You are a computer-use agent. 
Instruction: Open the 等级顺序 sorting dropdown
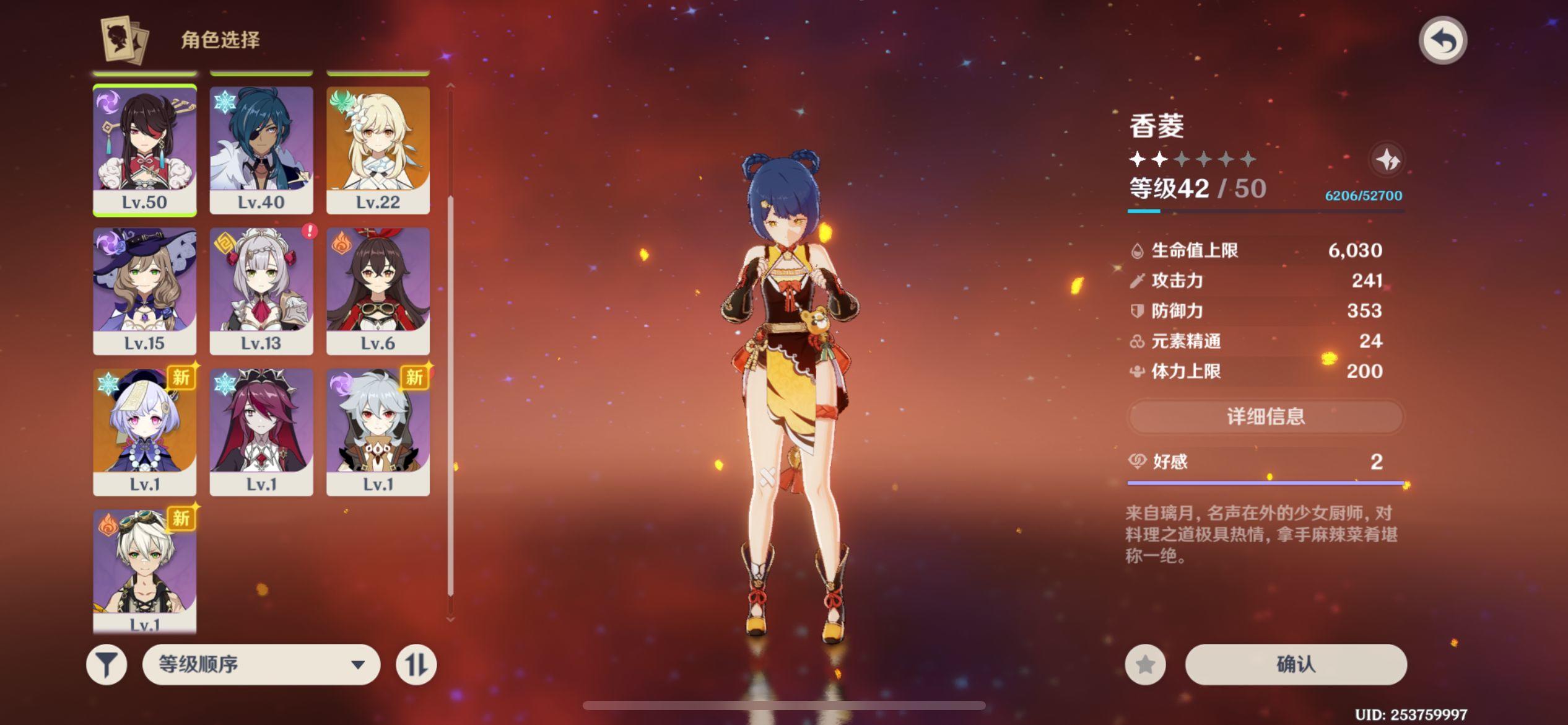[x=261, y=664]
